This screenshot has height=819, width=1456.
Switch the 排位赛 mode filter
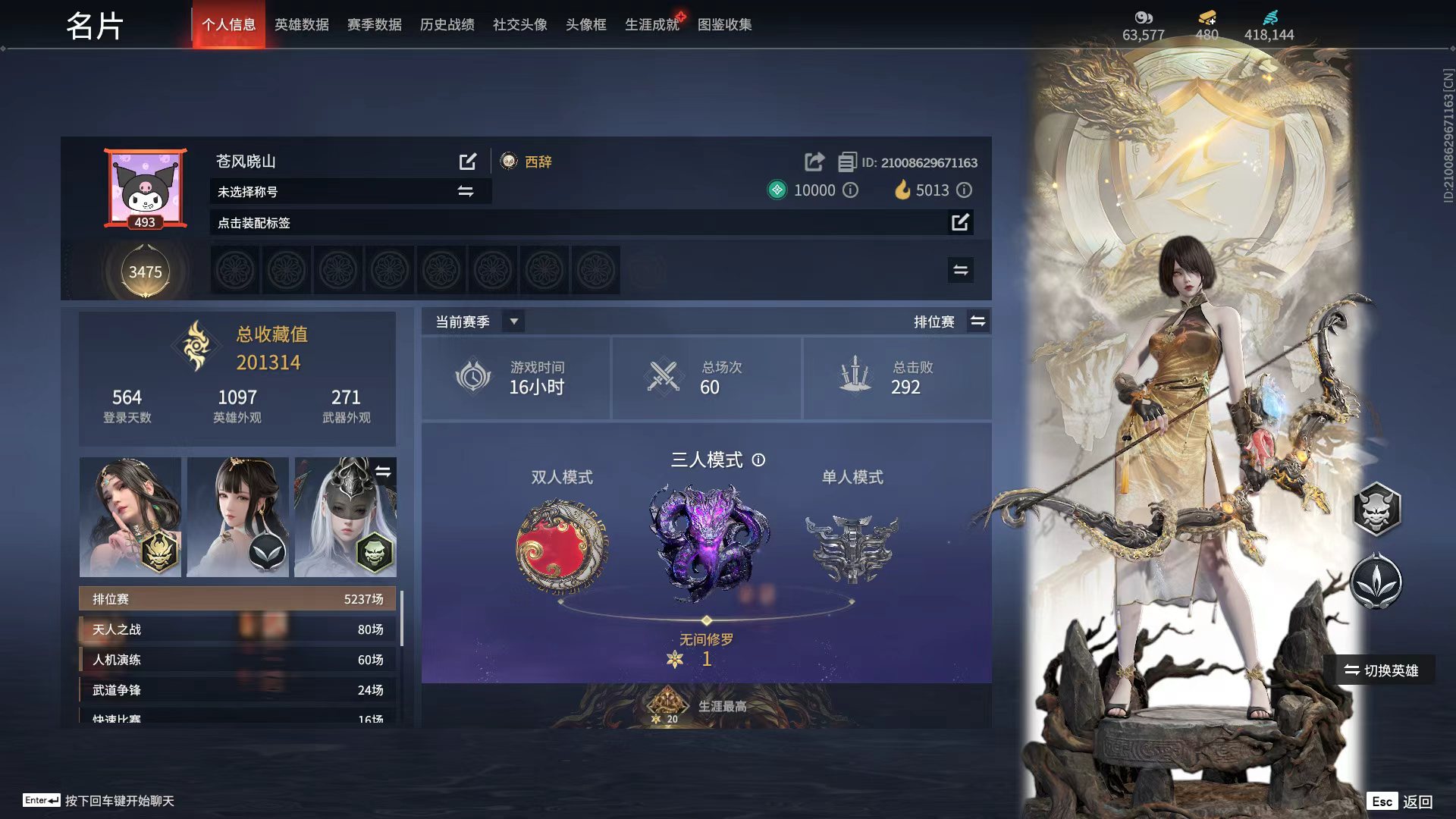click(x=977, y=322)
